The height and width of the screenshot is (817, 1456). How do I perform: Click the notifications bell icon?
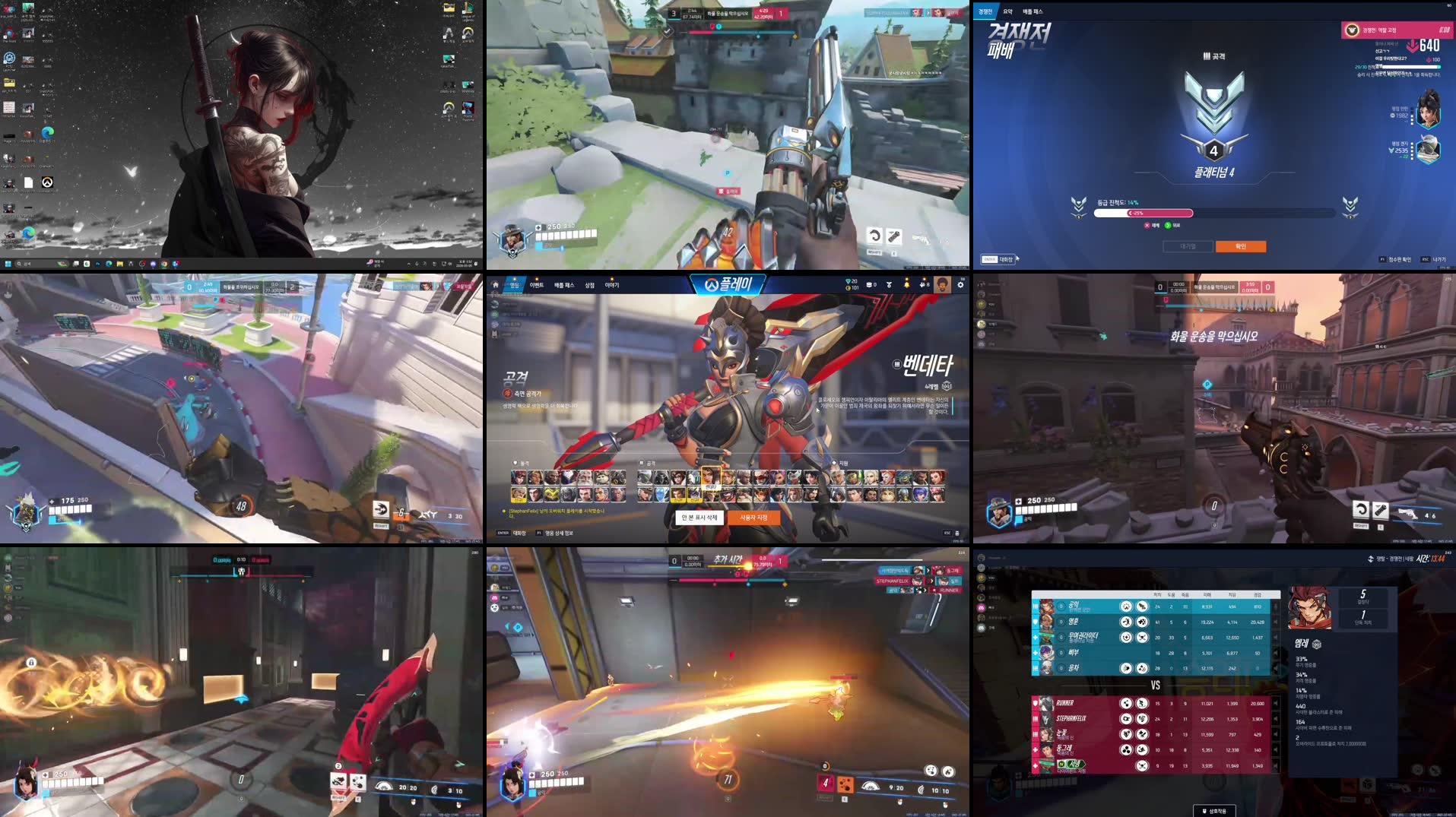(x=907, y=285)
